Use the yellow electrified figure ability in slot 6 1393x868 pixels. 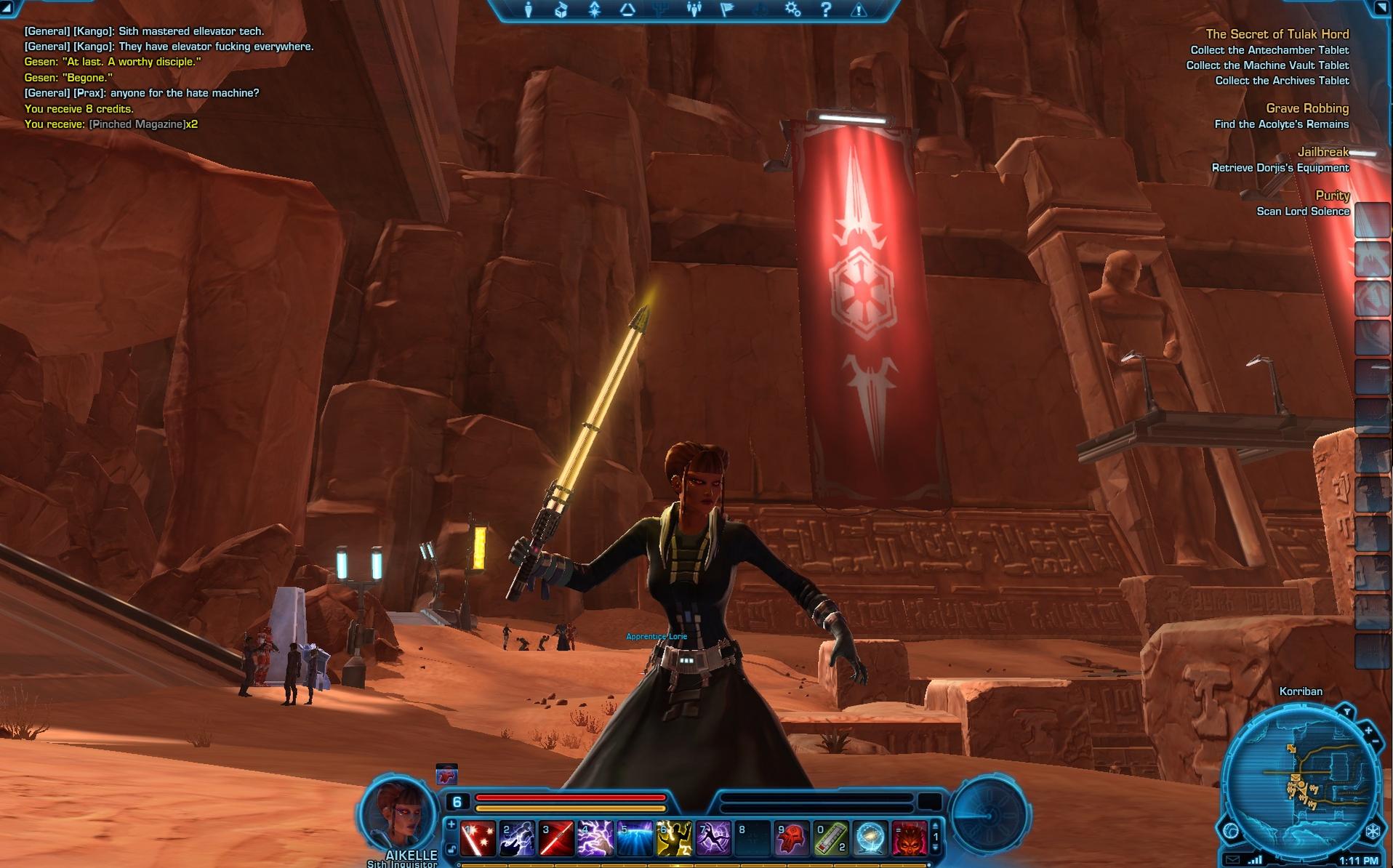pos(674,838)
